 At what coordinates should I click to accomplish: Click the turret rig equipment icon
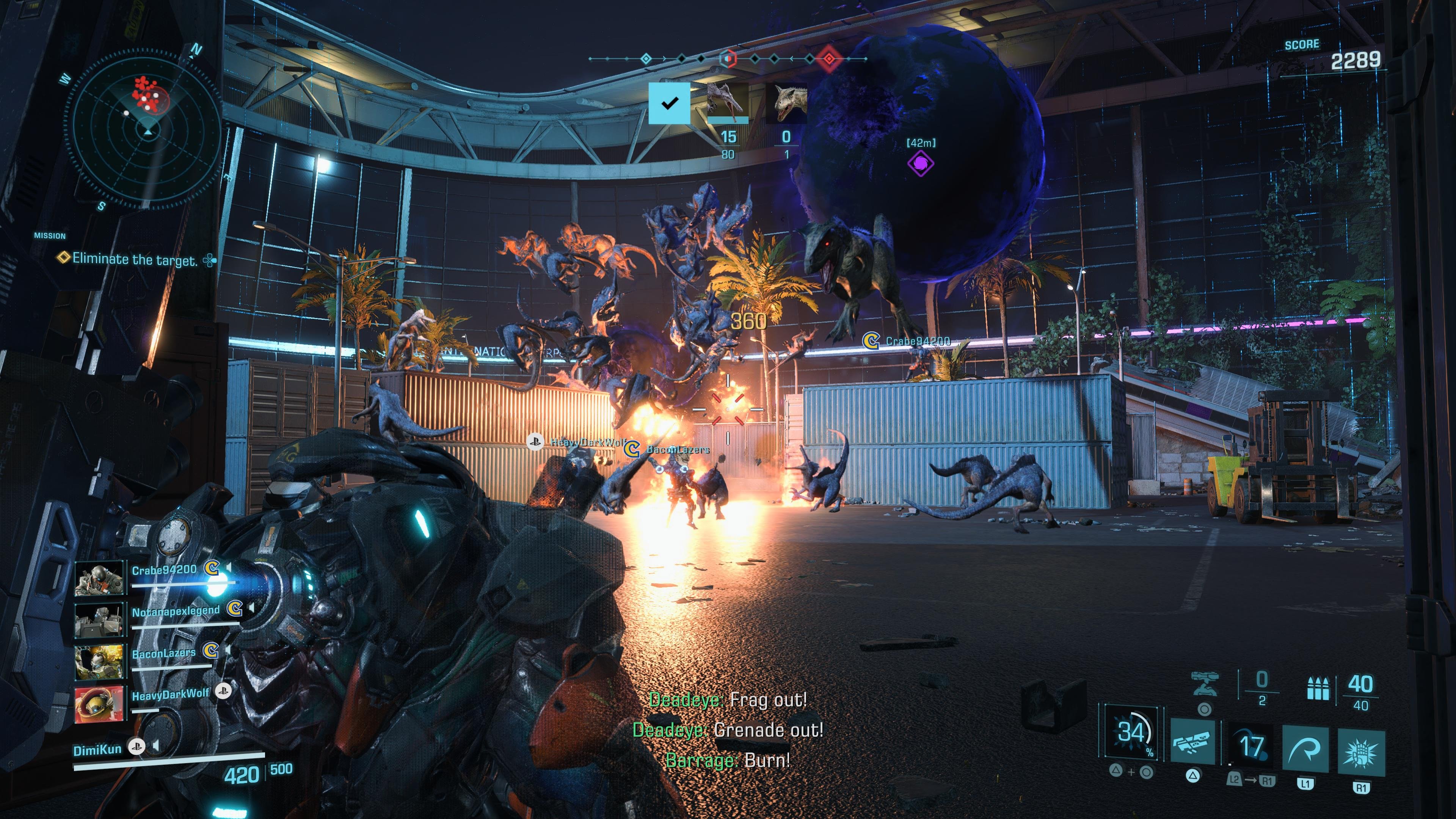point(1204,684)
